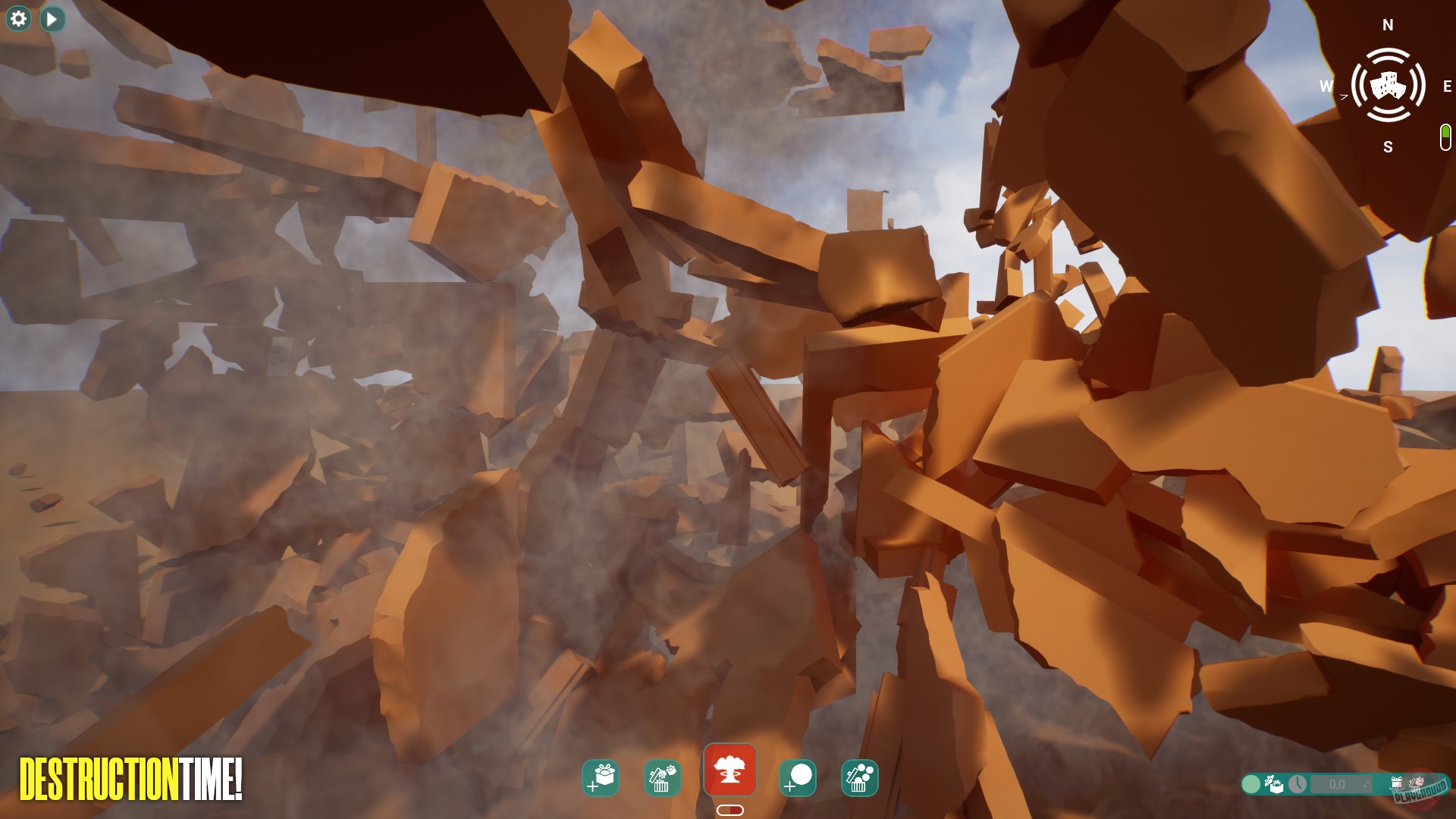
Task: Open the add gift object tool
Action: click(599, 777)
